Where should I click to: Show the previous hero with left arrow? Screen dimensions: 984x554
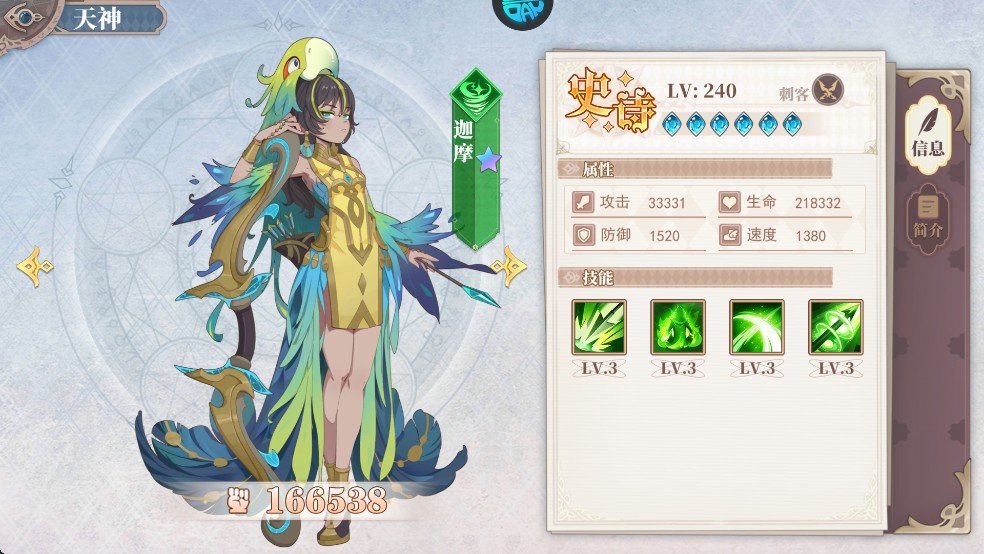click(x=35, y=266)
